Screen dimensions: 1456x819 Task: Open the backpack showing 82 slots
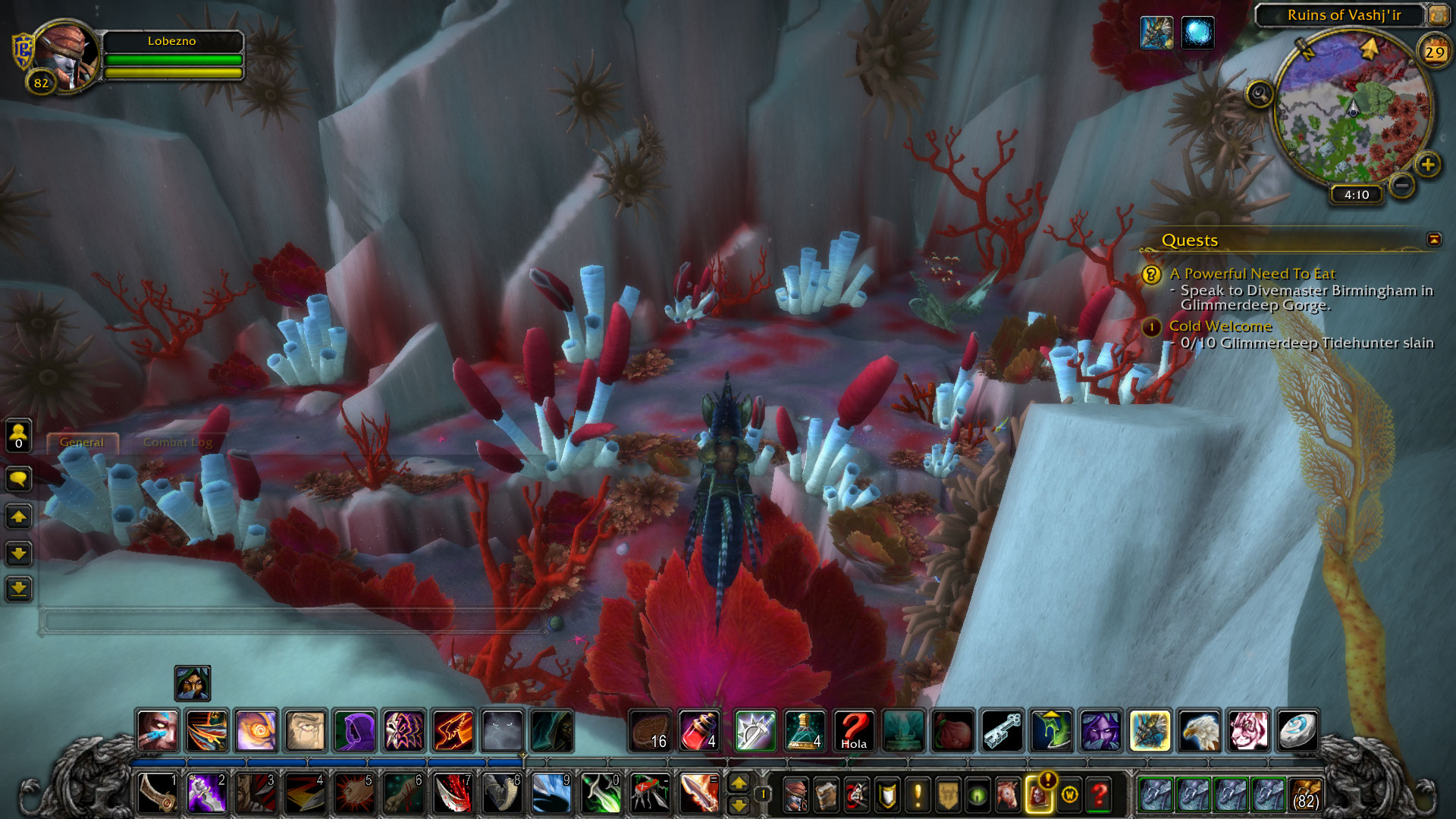point(1305,794)
